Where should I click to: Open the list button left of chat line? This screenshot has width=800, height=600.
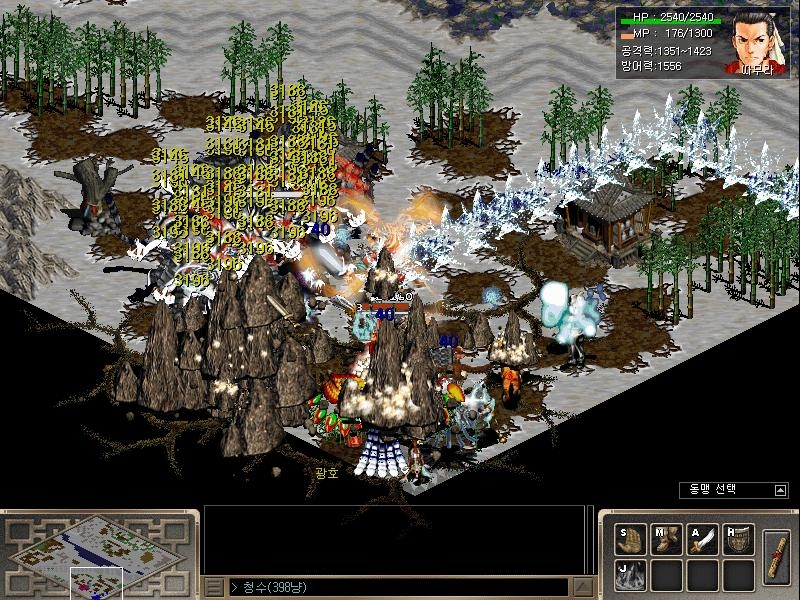tap(214, 586)
